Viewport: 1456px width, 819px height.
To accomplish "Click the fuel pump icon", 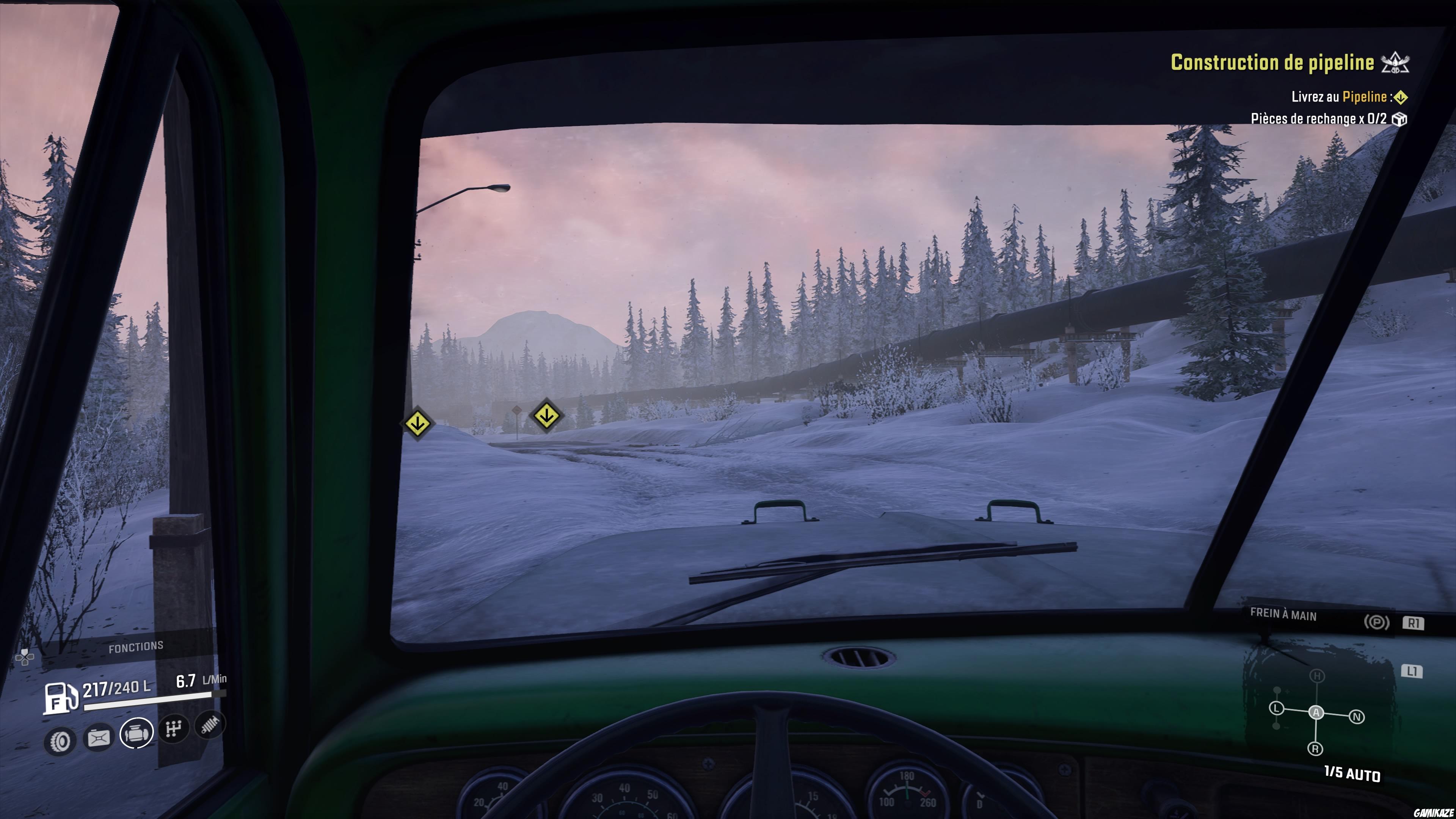I will coord(60,698).
